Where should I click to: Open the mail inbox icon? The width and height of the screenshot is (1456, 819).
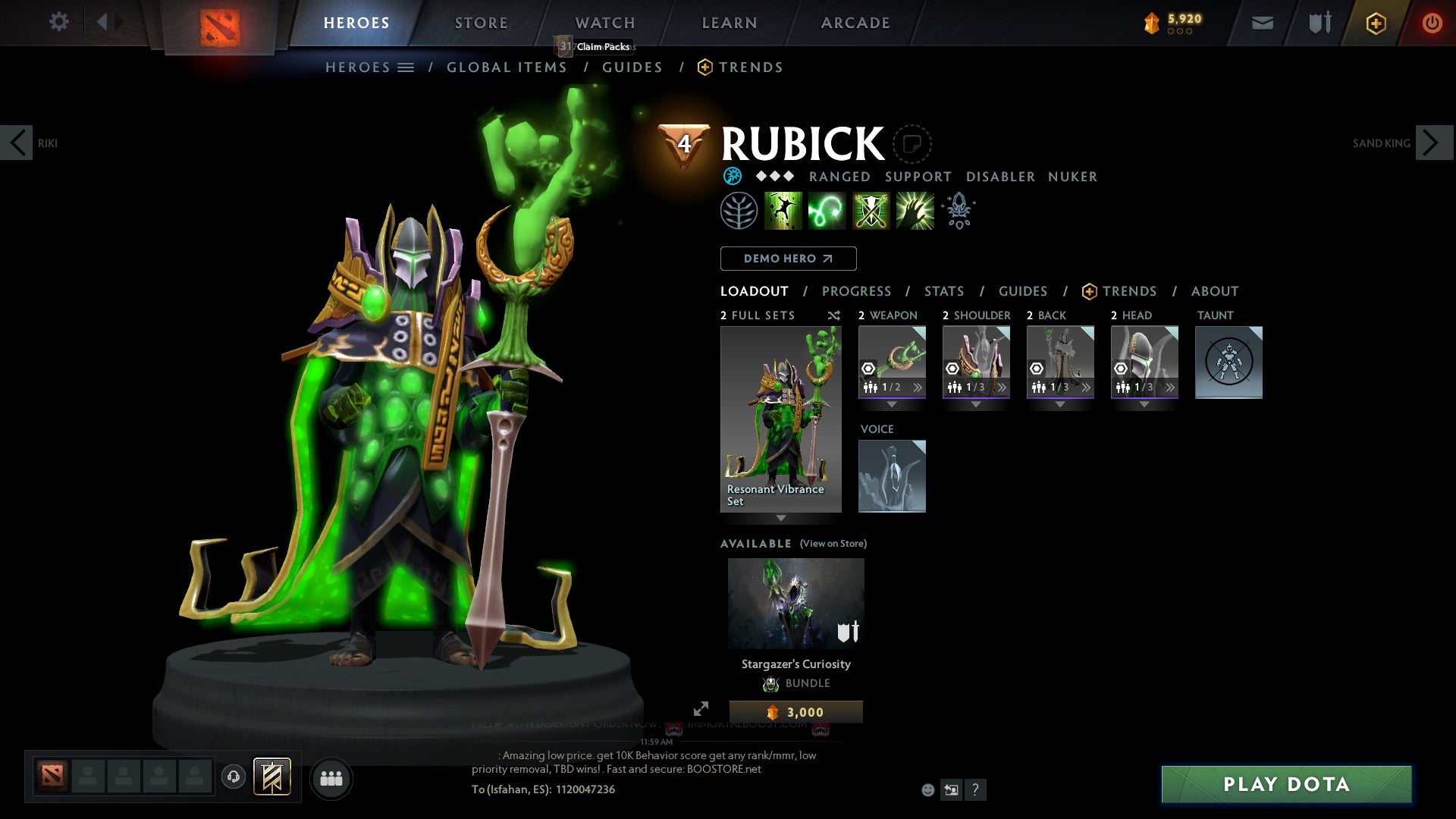(1262, 22)
